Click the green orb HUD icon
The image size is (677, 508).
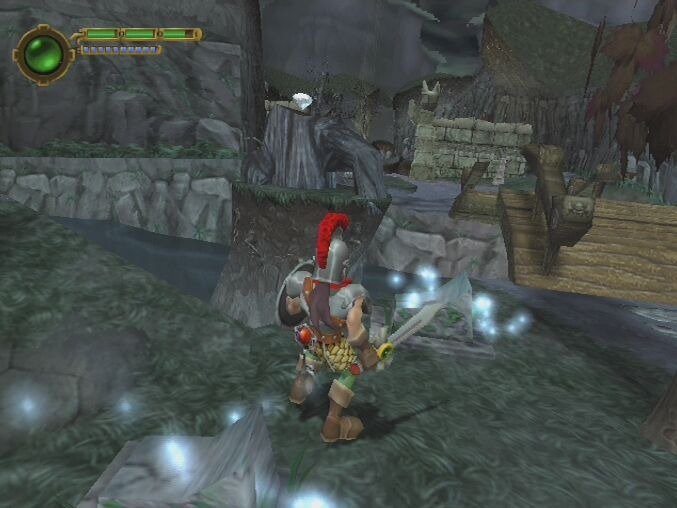[x=44, y=53]
